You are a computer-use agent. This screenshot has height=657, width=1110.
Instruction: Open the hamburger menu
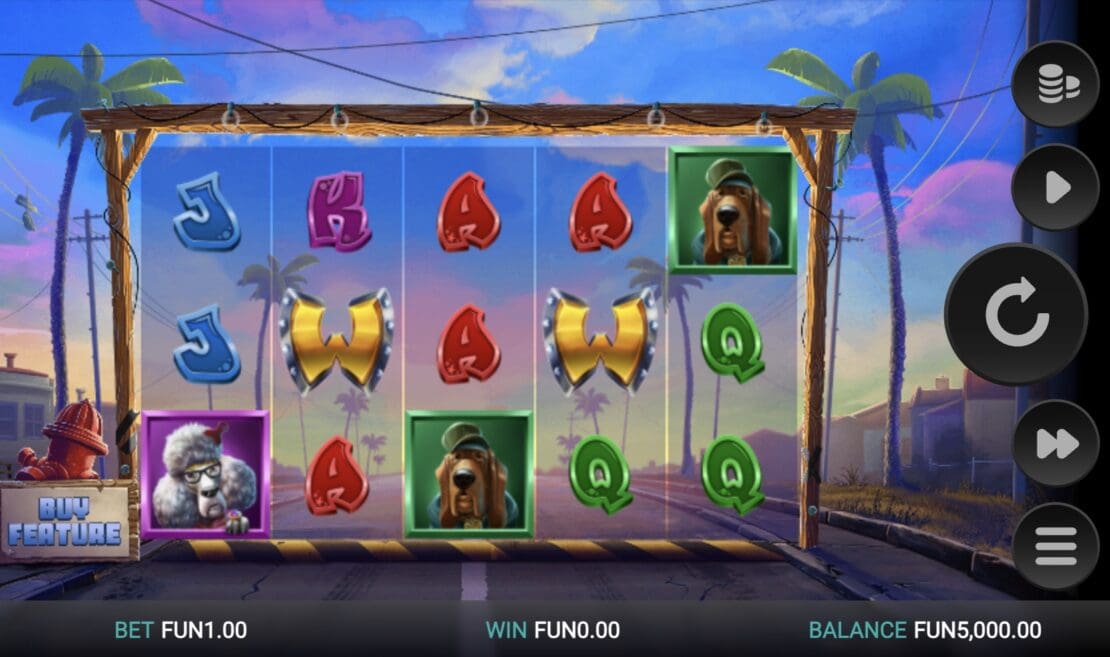pos(1055,546)
